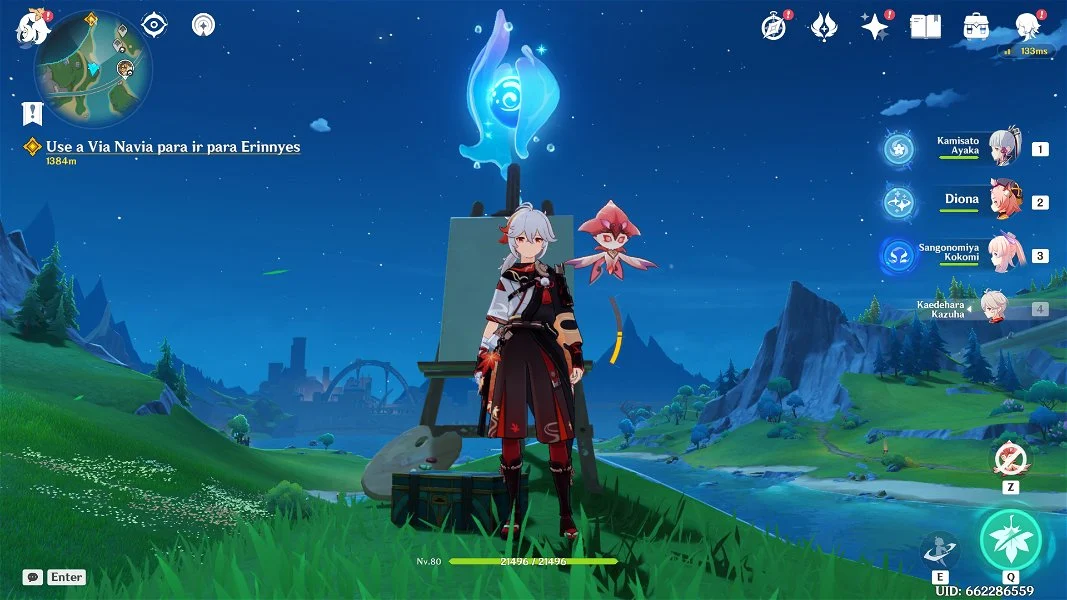Open the circular minimap
The height and width of the screenshot is (600, 1067).
click(x=93, y=69)
